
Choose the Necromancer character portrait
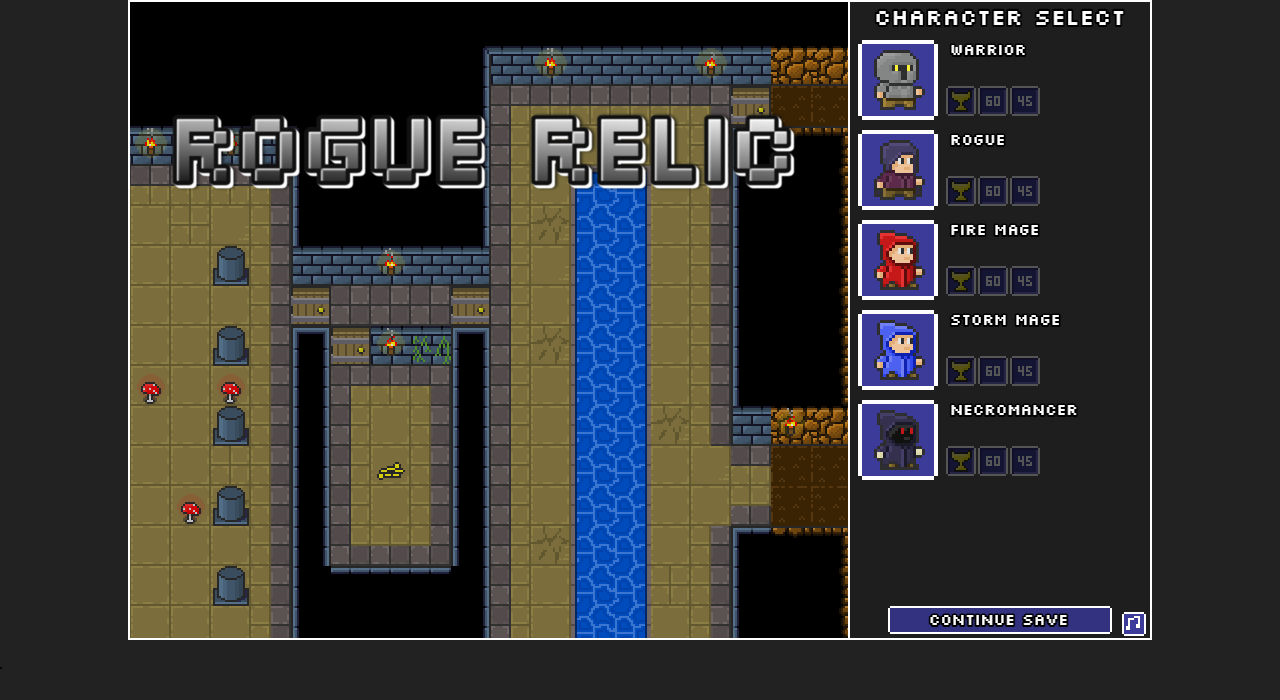coord(898,440)
